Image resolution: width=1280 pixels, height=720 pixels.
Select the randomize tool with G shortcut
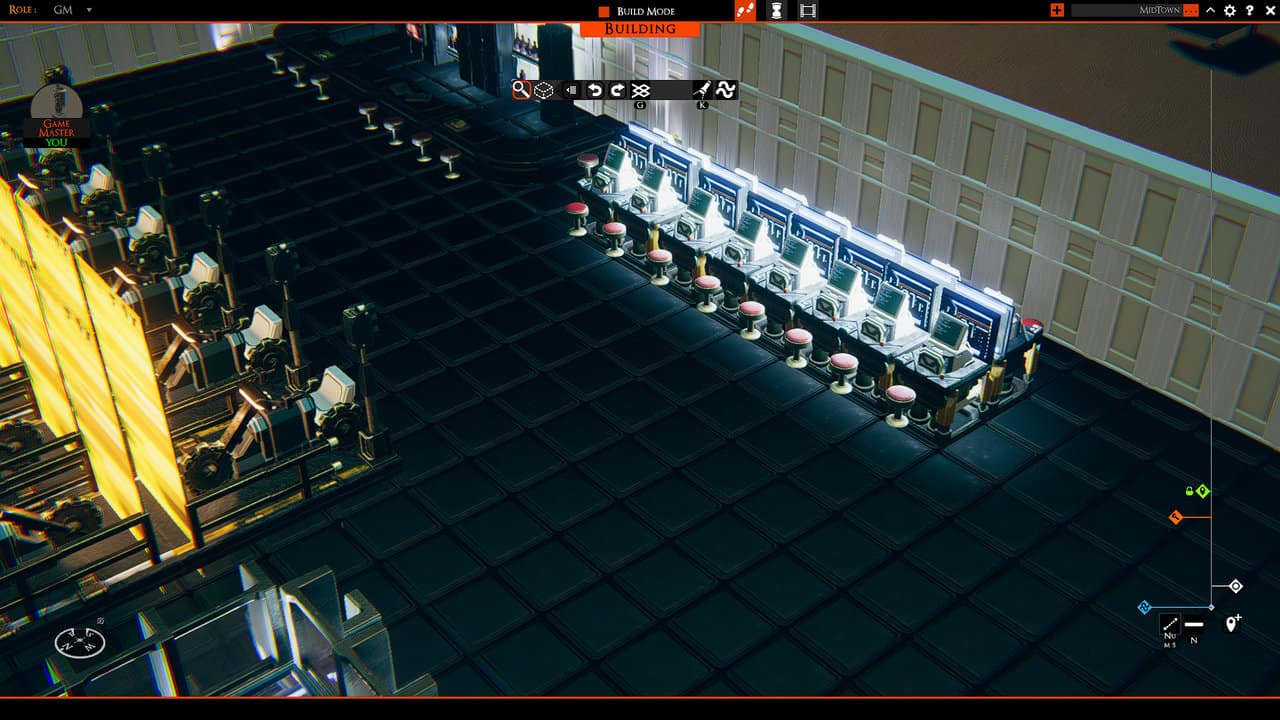(641, 89)
